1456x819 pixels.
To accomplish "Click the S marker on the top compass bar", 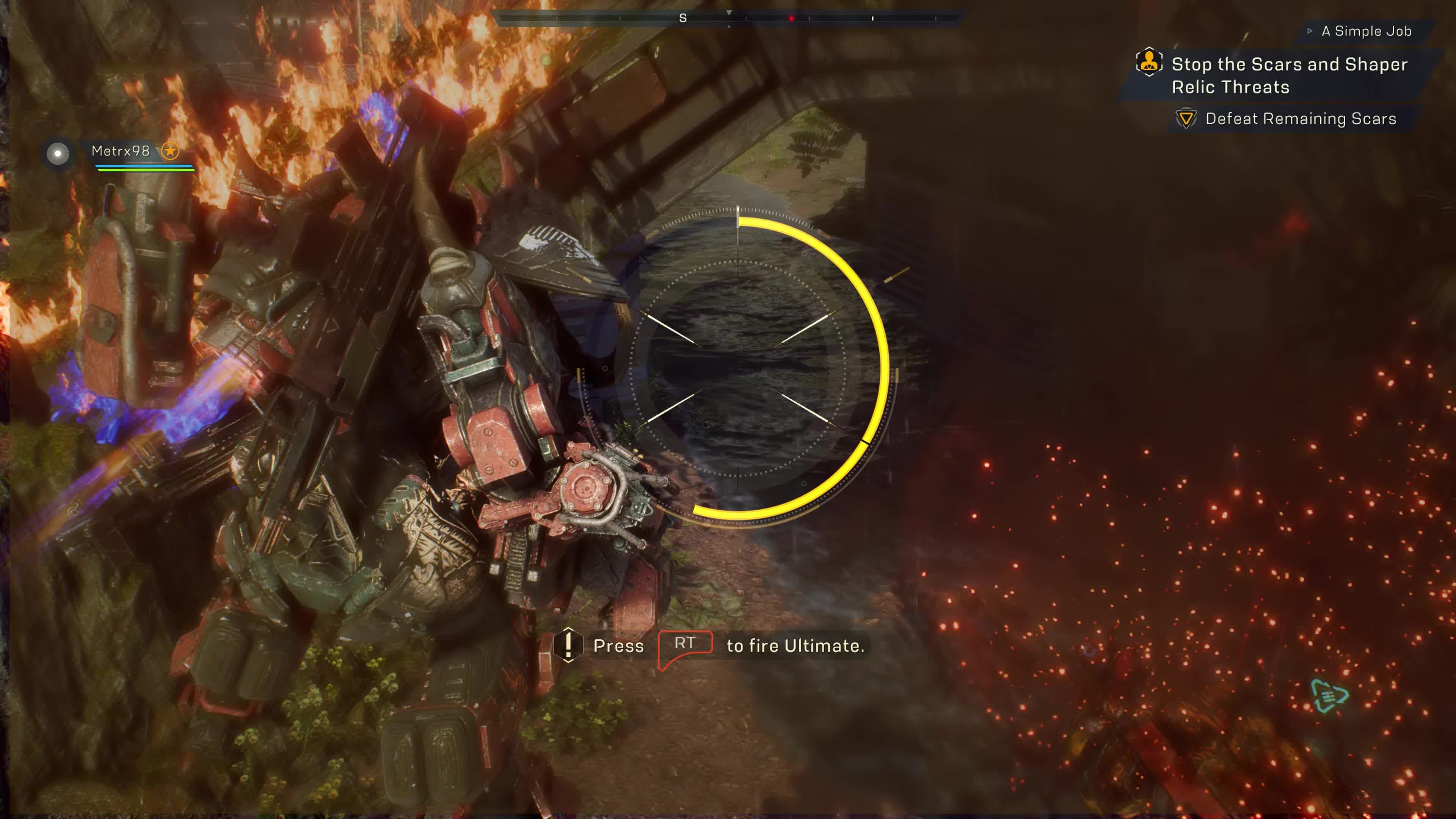I will coord(683,17).
